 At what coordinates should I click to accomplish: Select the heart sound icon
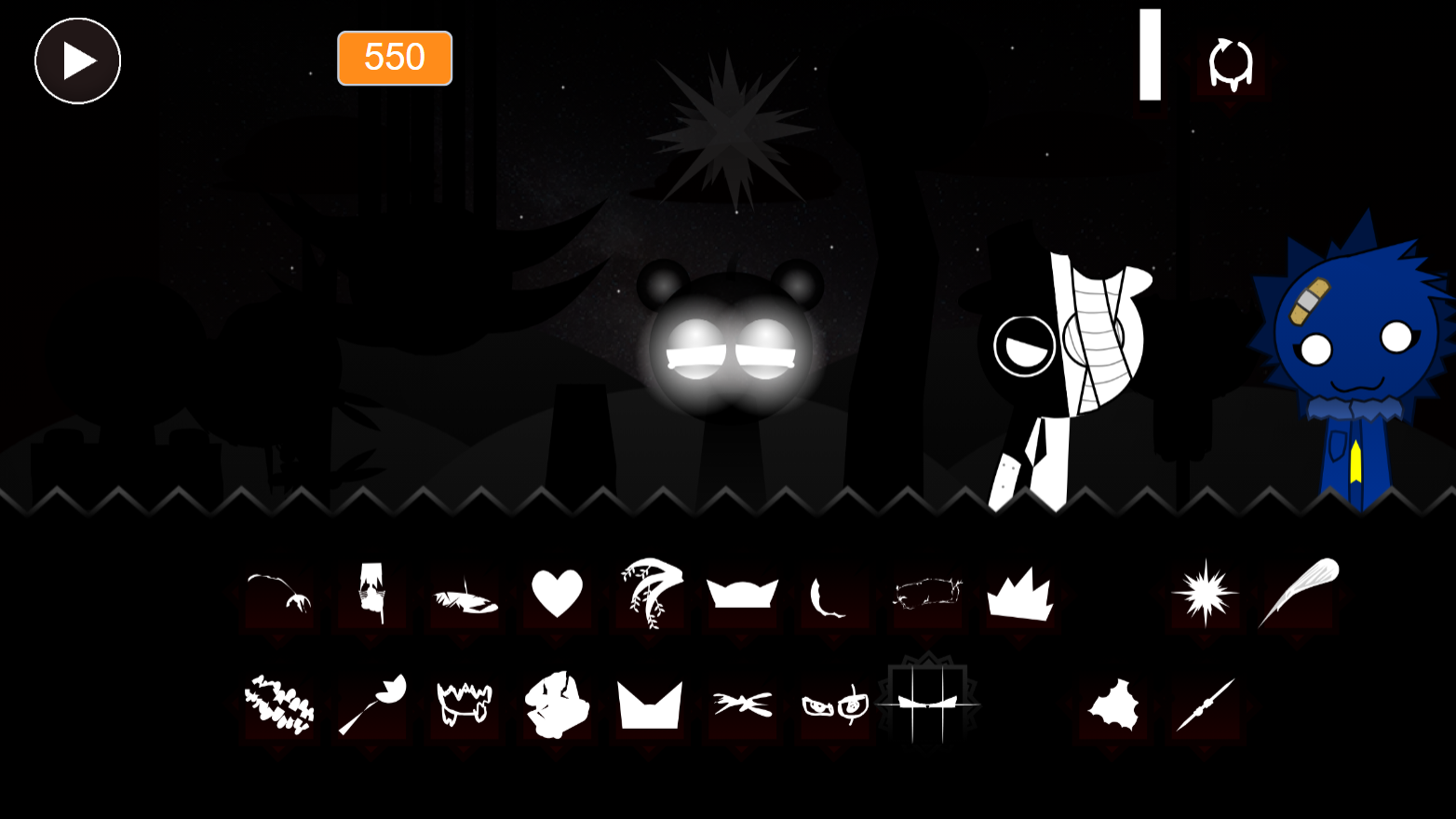(x=557, y=594)
